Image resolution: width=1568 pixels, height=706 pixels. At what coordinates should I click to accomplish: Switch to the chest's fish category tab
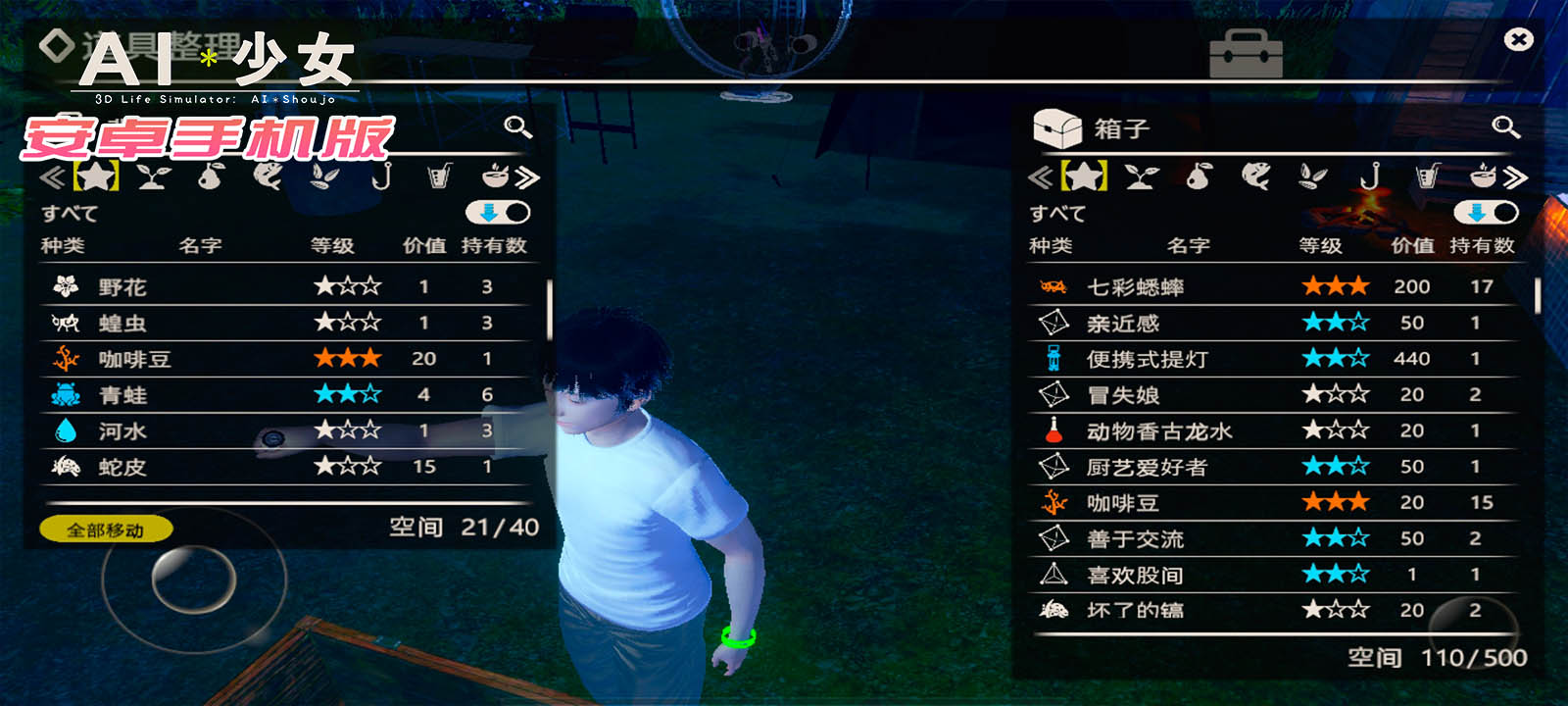[x=1255, y=176]
